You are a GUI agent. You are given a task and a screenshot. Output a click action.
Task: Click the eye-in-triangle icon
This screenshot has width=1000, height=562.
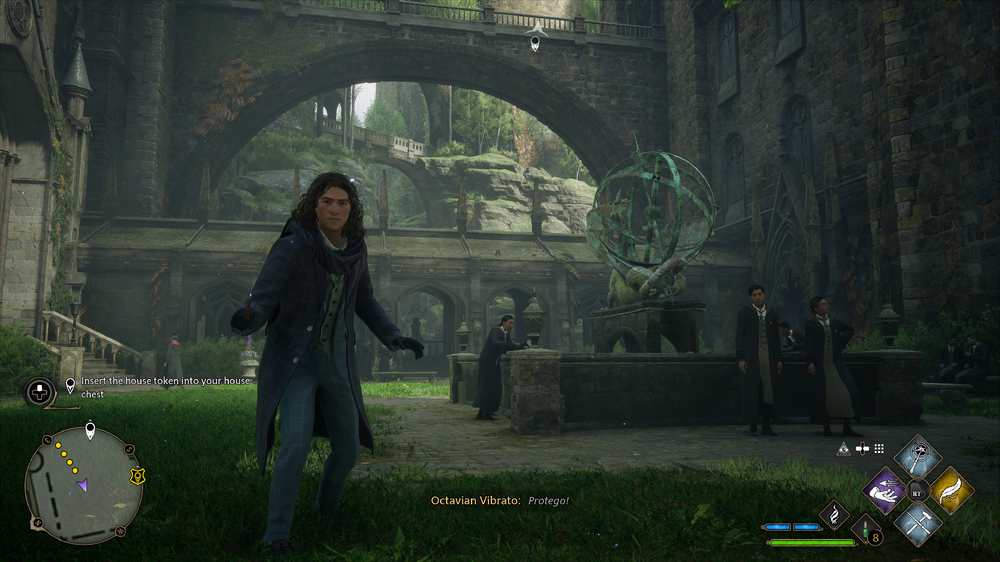(x=844, y=449)
